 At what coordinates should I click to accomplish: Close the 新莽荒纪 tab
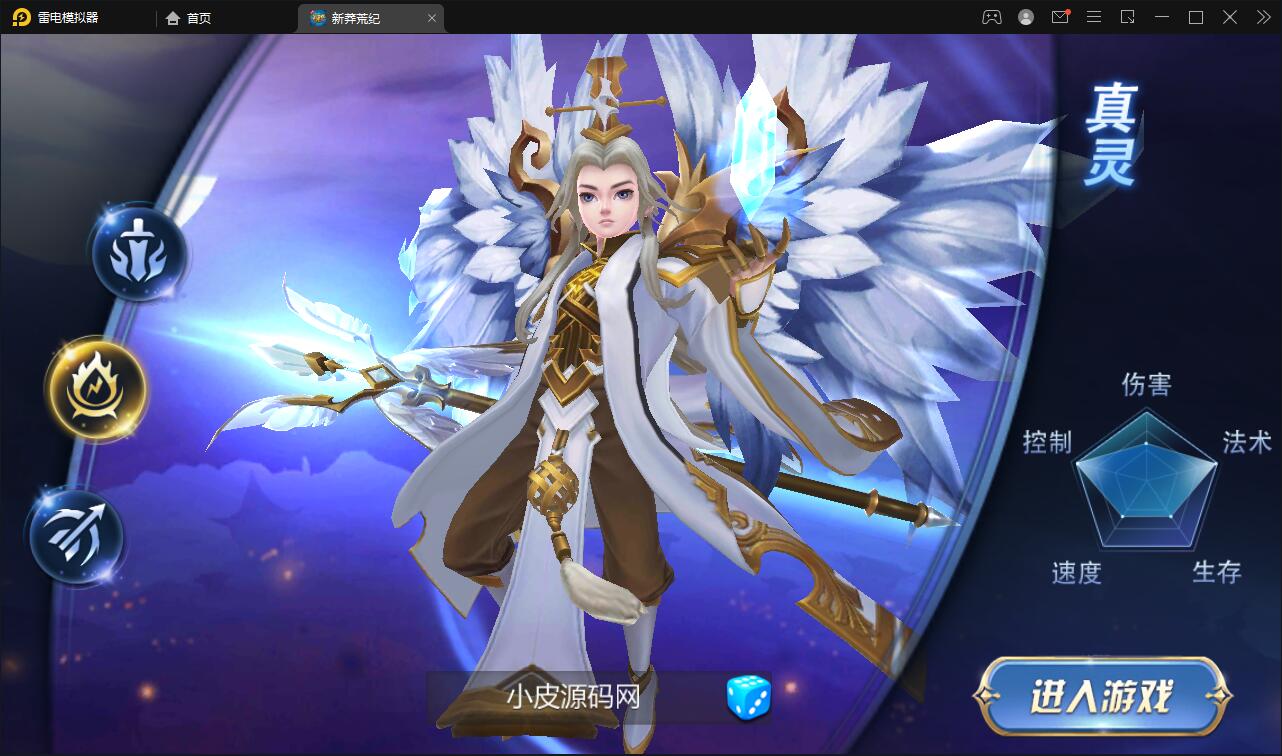[x=432, y=17]
